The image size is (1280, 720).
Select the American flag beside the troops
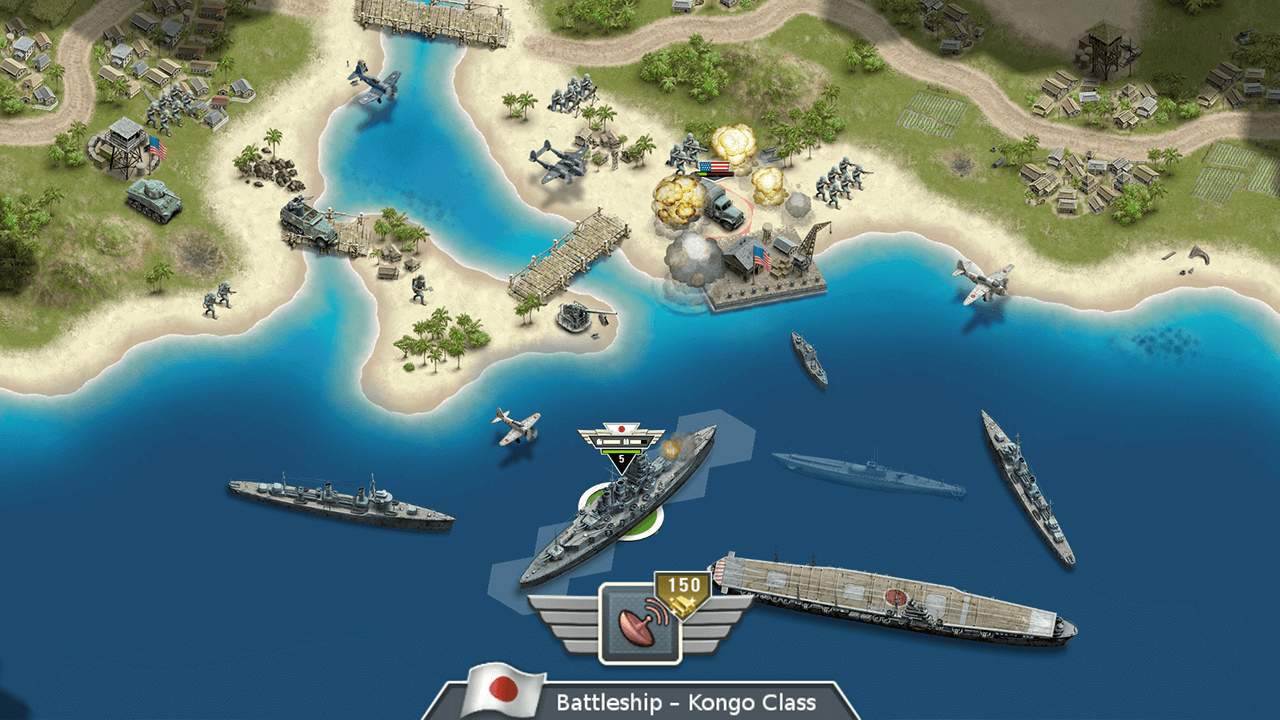point(714,164)
